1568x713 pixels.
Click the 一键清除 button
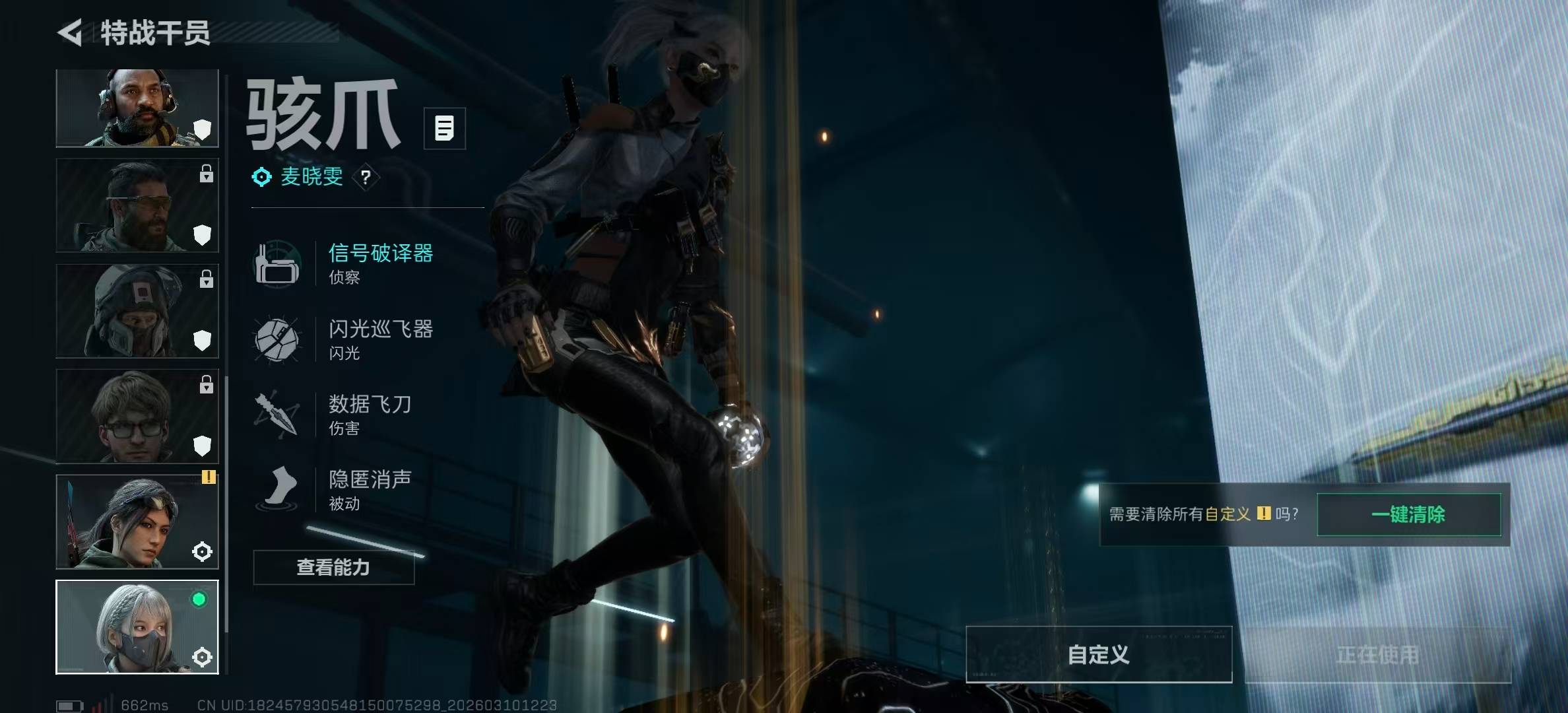(1408, 514)
